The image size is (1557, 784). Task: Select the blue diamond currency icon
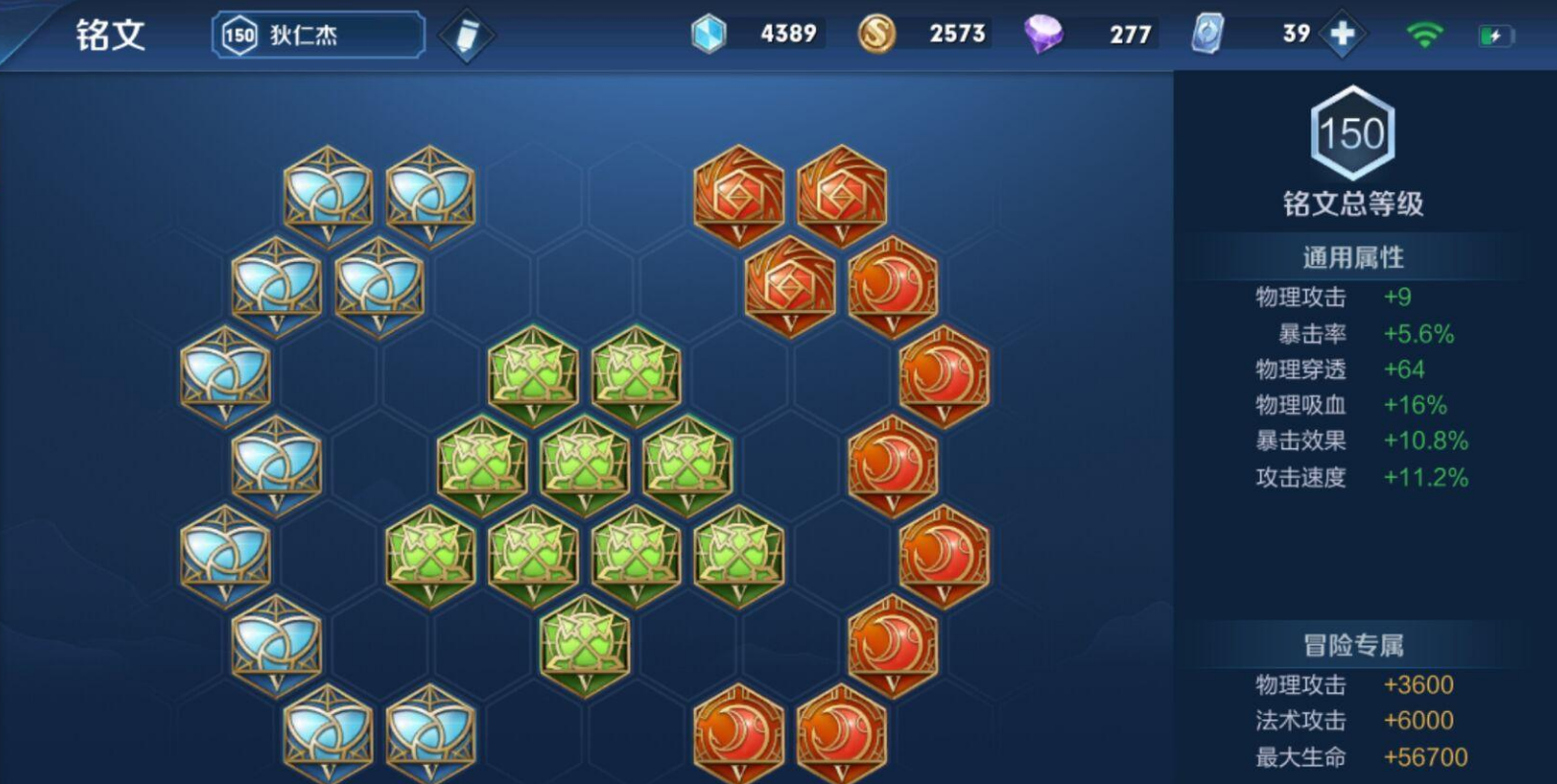[708, 34]
